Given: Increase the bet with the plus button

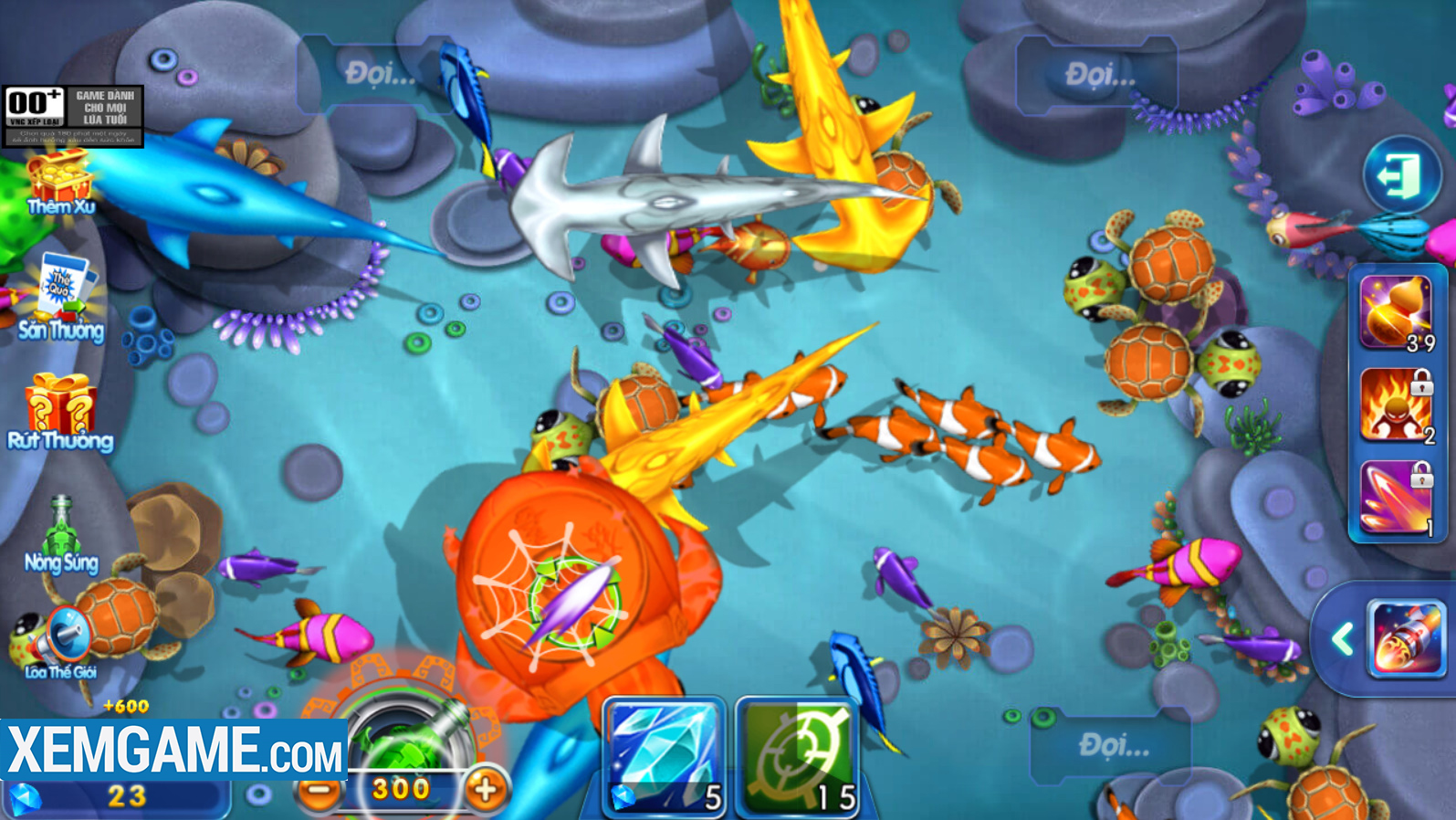Looking at the screenshot, I should coord(486,790).
